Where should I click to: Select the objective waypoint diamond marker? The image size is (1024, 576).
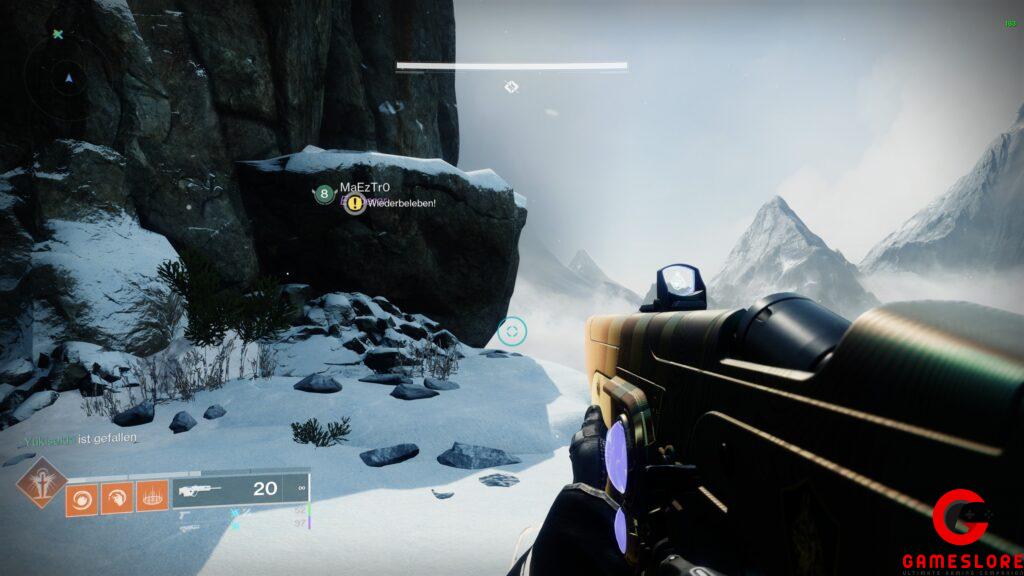(511, 87)
